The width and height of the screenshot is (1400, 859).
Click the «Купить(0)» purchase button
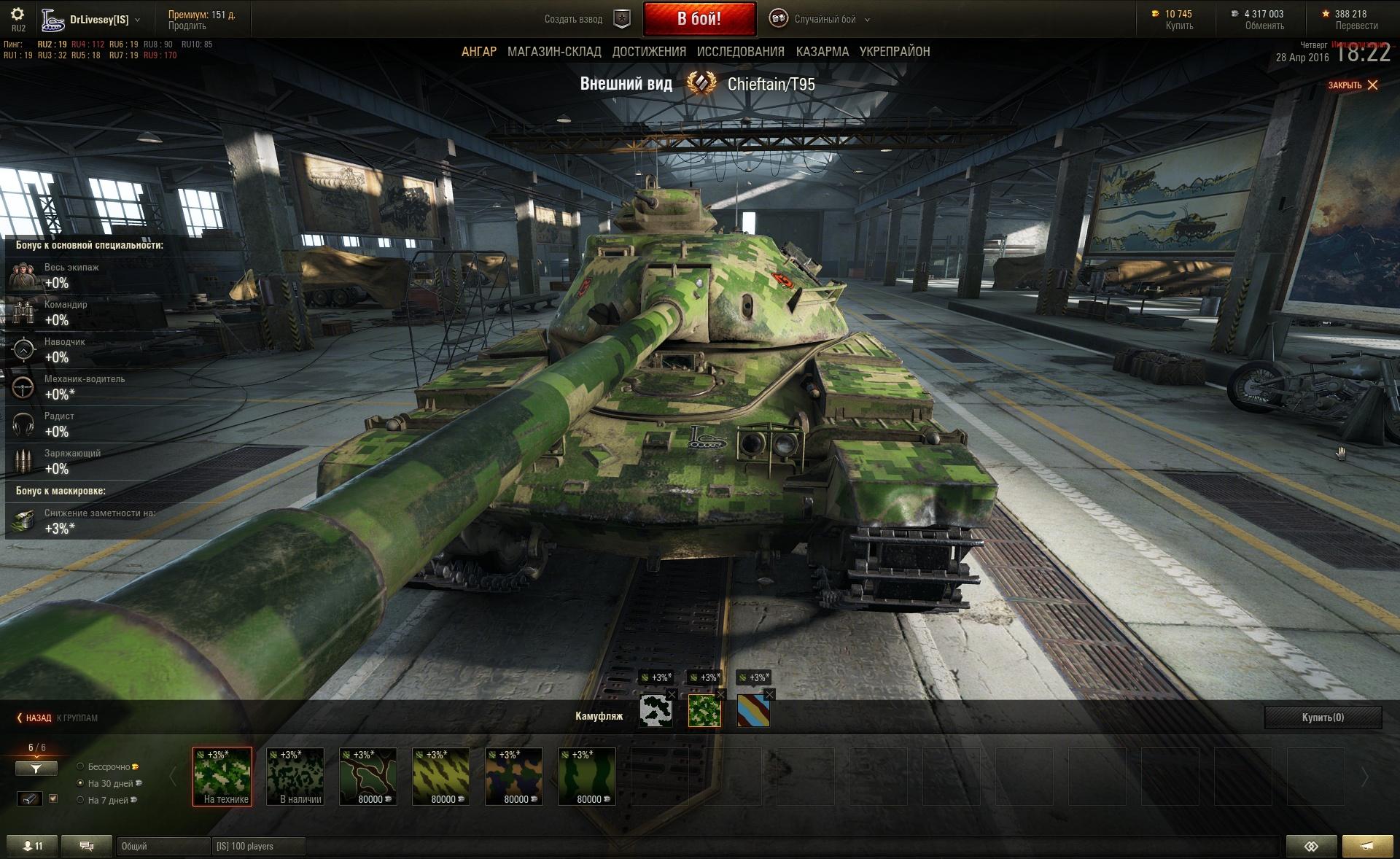click(x=1323, y=718)
